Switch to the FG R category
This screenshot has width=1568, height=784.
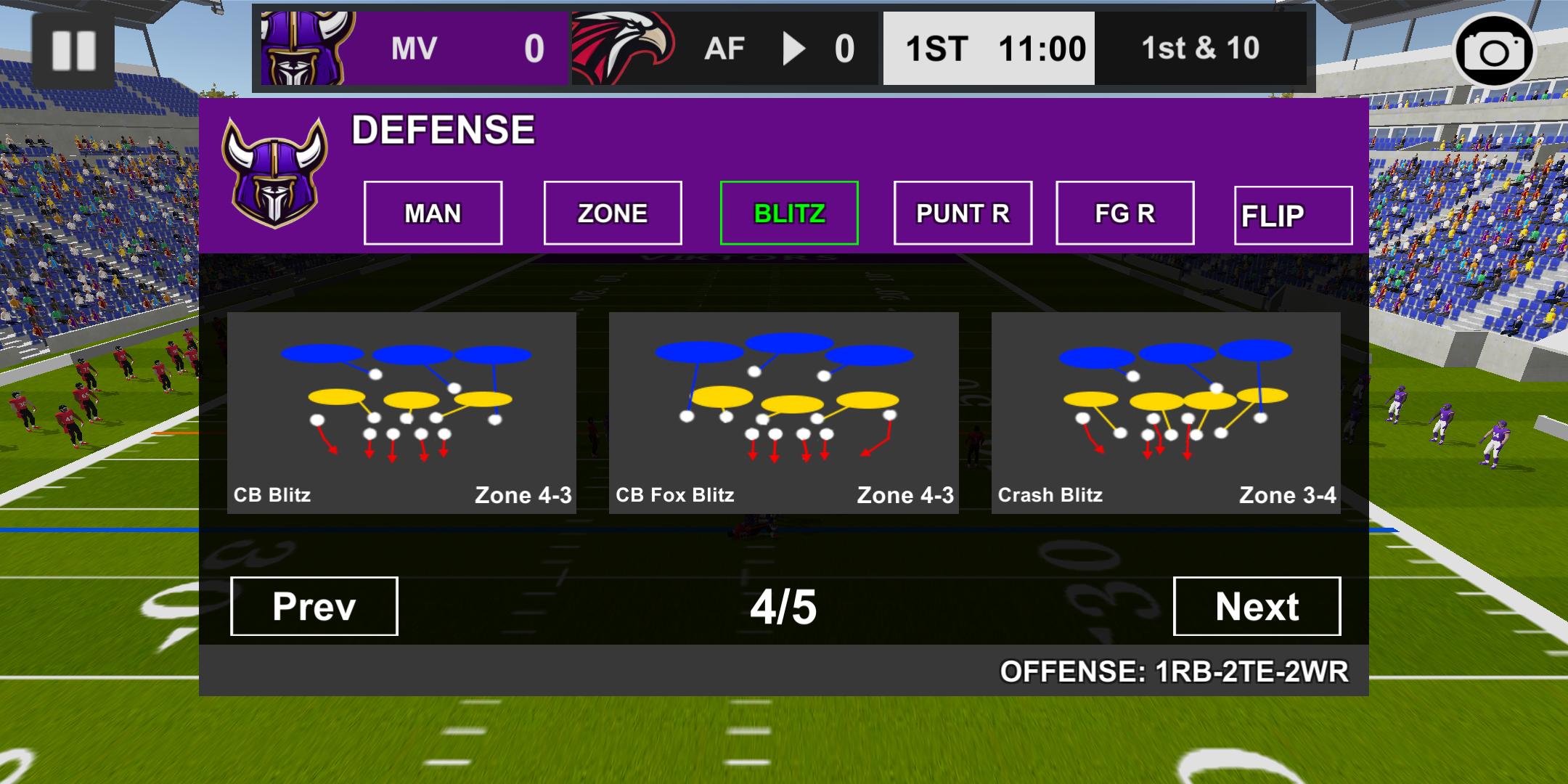[1124, 212]
